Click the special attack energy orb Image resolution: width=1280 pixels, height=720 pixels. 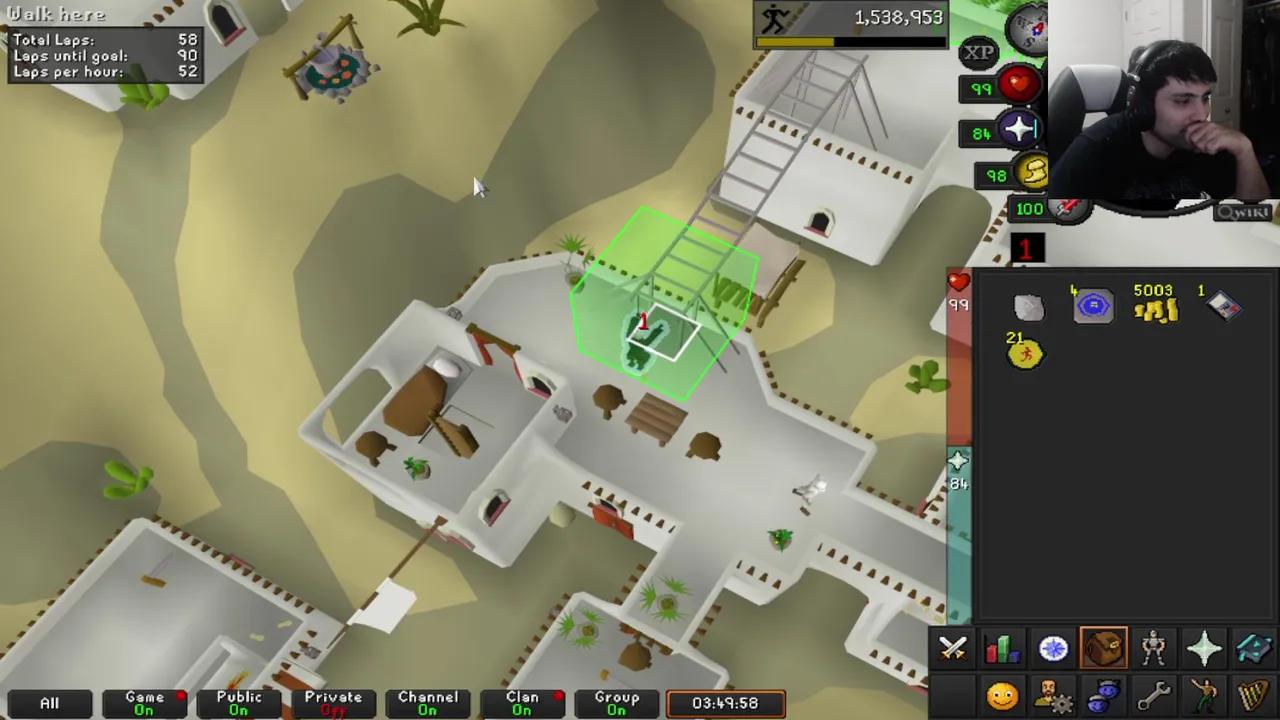1068,208
